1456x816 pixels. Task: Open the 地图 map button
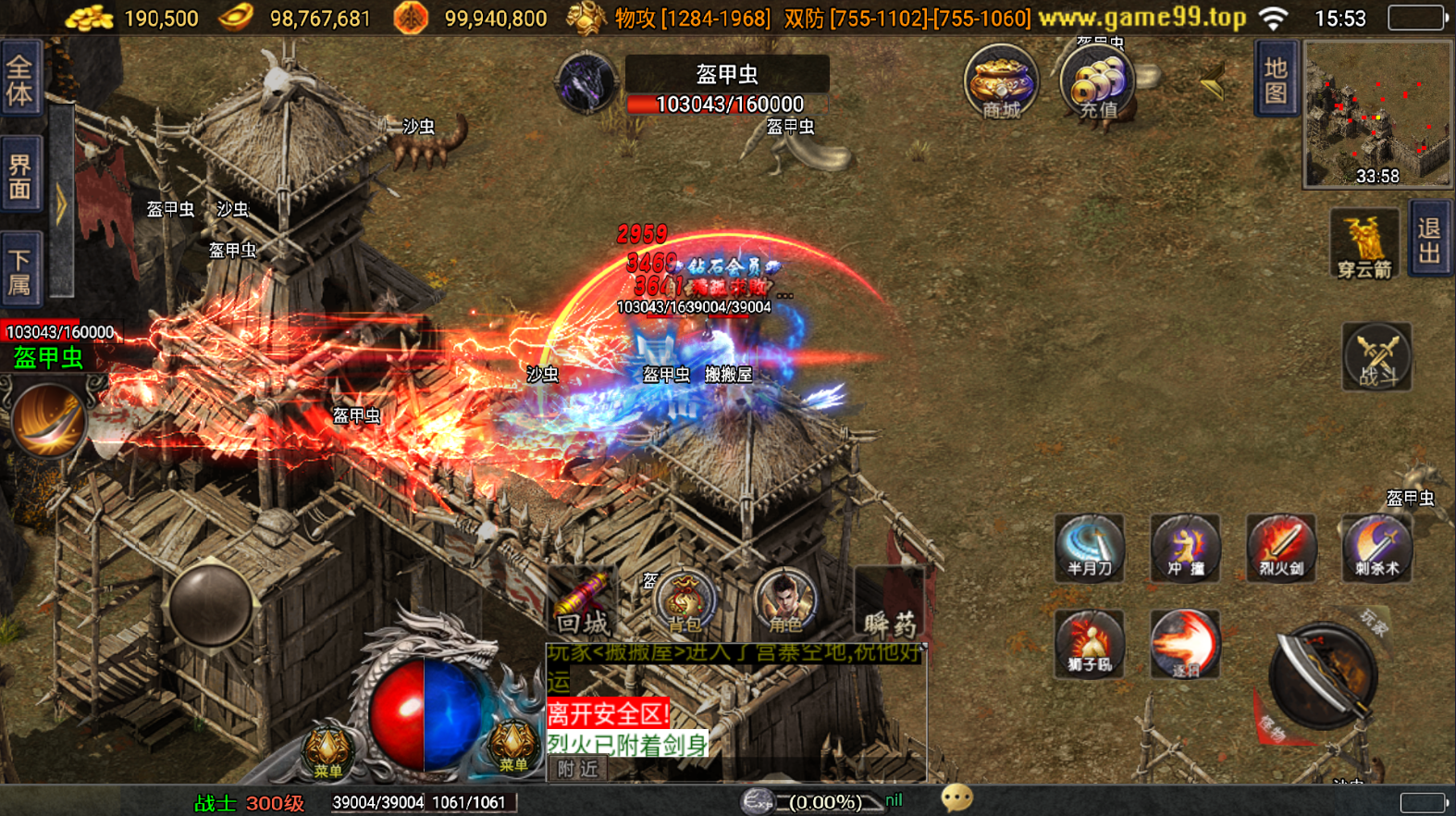[x=1276, y=80]
